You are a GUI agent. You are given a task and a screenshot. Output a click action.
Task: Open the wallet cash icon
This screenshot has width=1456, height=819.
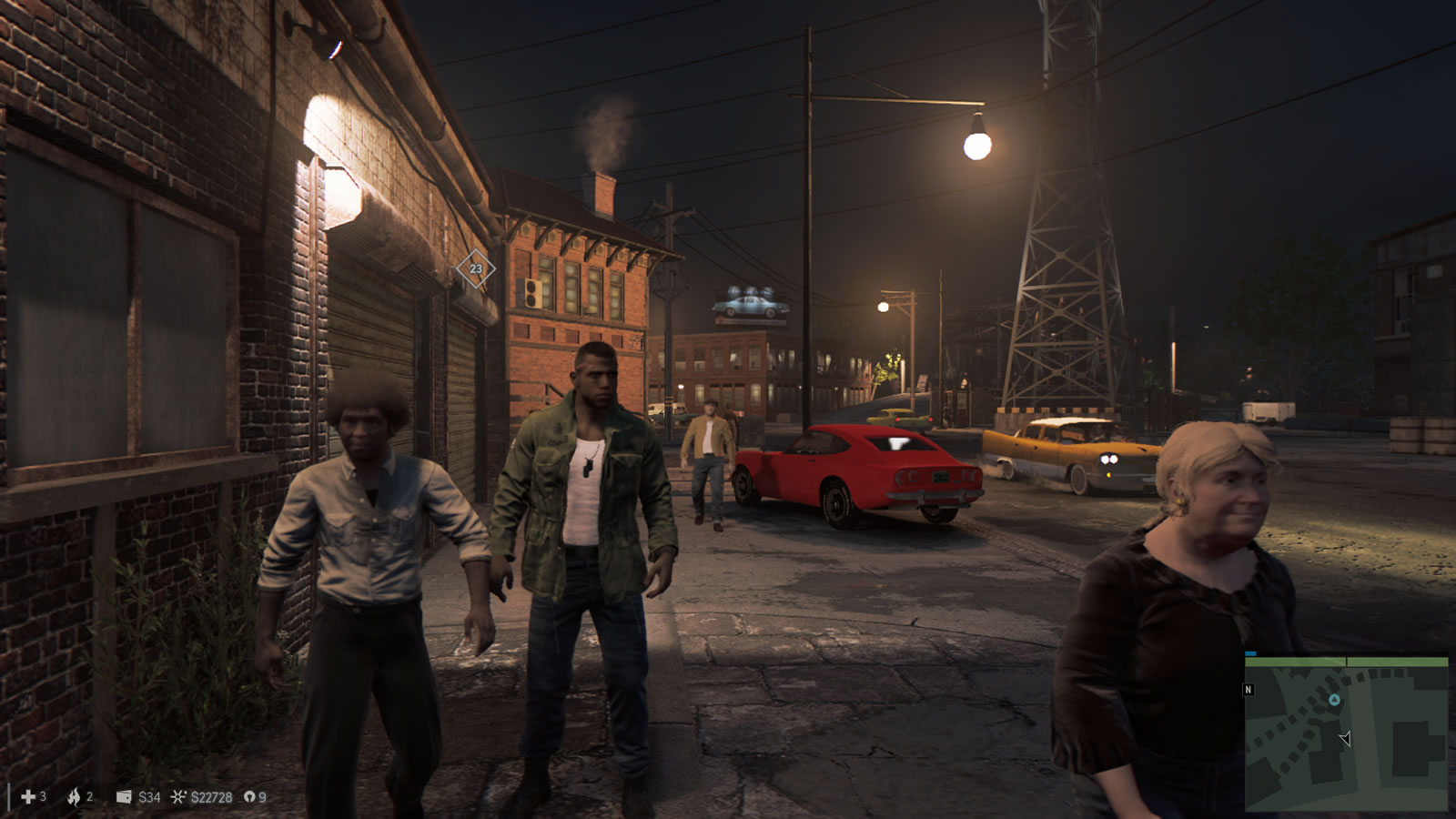(x=124, y=797)
